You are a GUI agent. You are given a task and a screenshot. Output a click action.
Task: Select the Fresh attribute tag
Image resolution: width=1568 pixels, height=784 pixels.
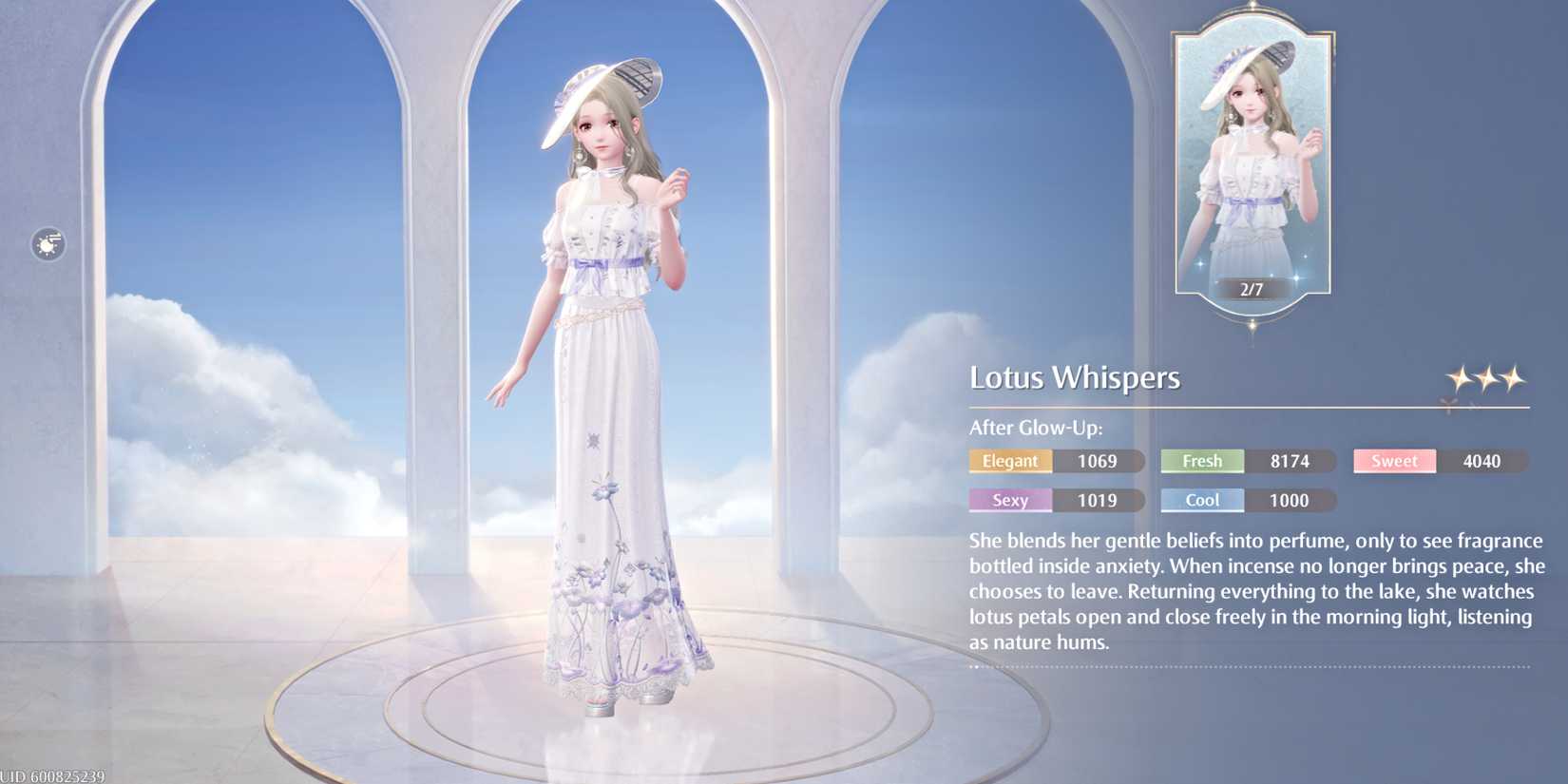coord(1200,461)
